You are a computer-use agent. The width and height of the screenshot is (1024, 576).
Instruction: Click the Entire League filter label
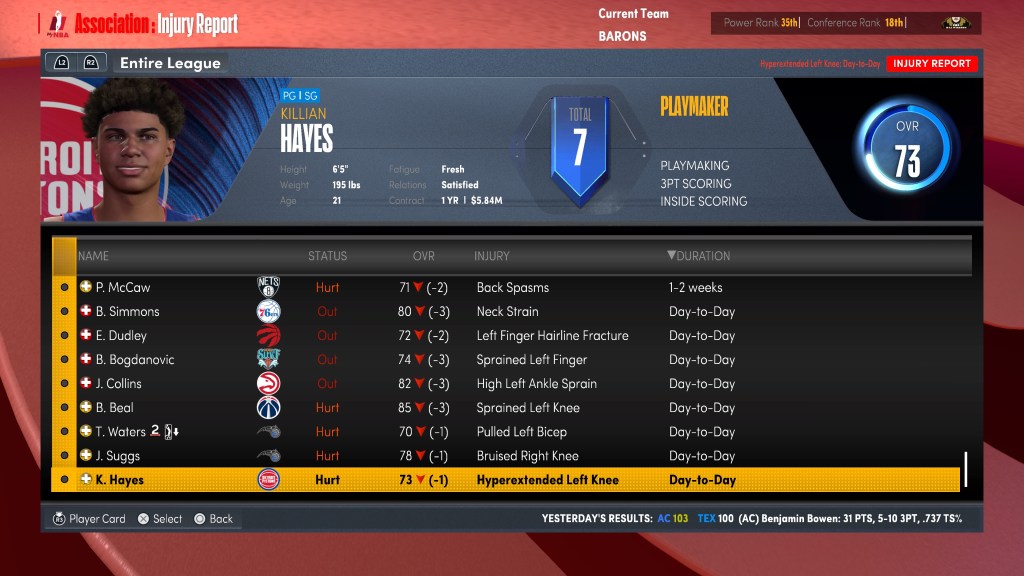pos(170,63)
